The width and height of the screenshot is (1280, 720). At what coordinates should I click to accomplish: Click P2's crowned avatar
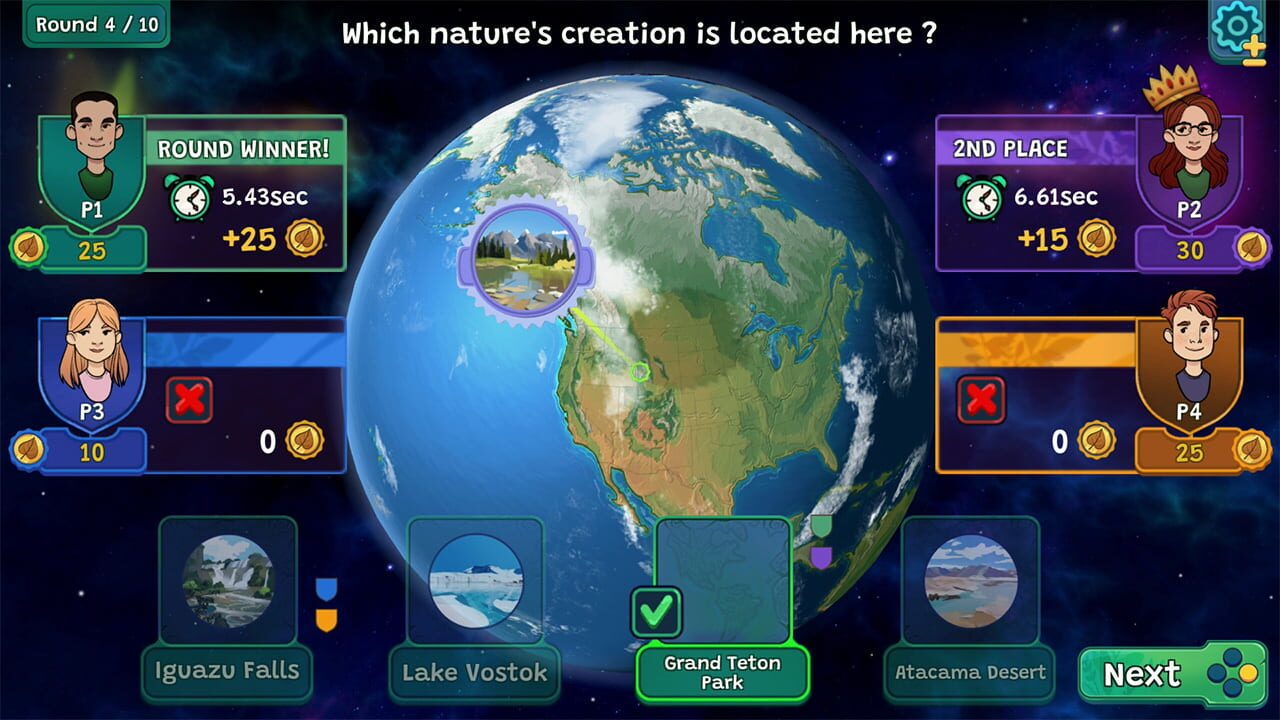(x=1192, y=145)
